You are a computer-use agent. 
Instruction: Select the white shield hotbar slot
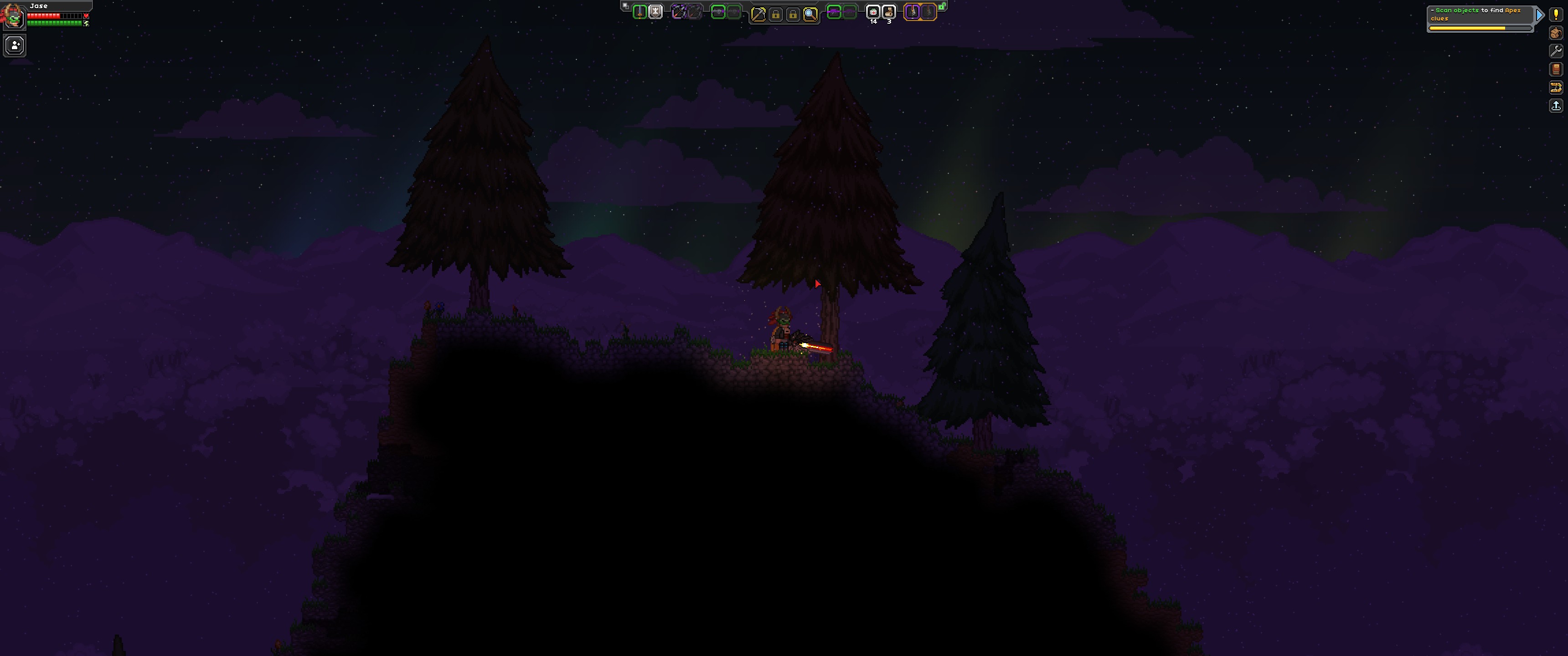(655, 11)
